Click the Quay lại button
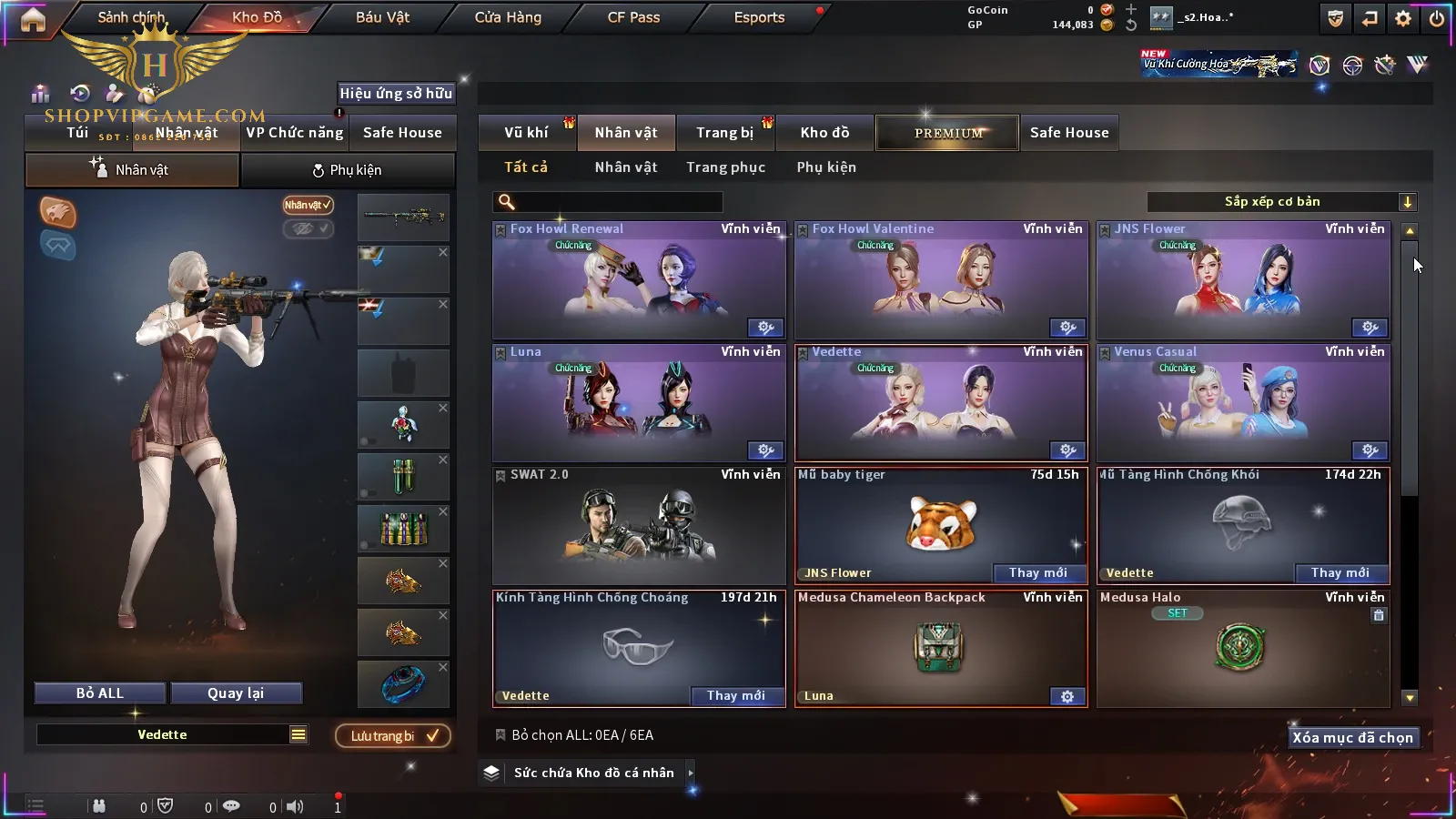1456x819 pixels. [236, 693]
